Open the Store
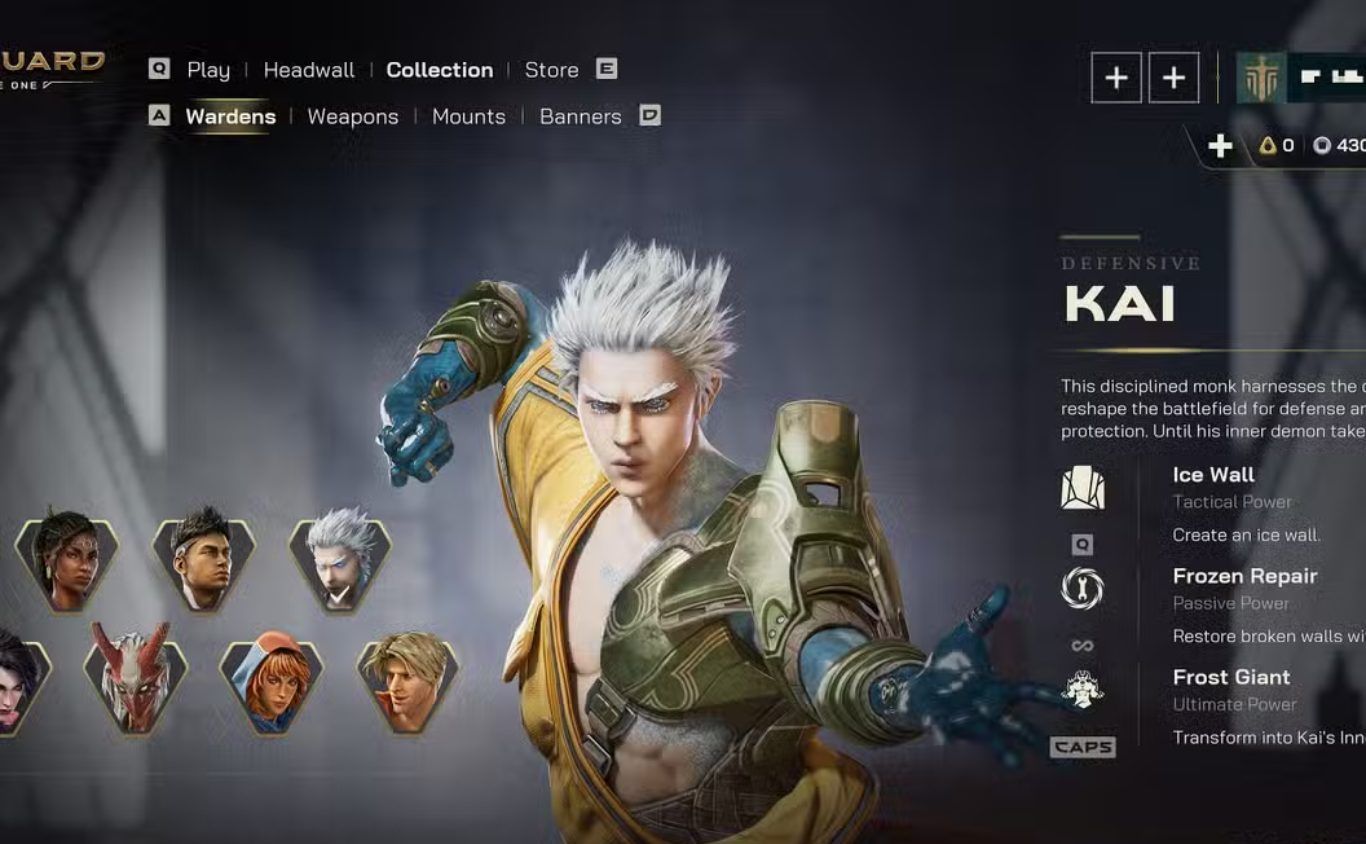This screenshot has width=1366, height=844. pyautogui.click(x=551, y=70)
